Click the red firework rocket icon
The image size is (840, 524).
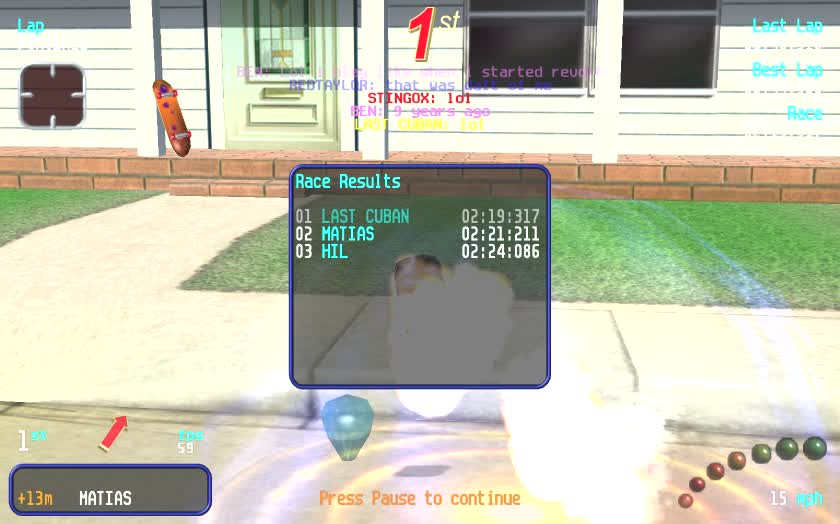[113, 433]
